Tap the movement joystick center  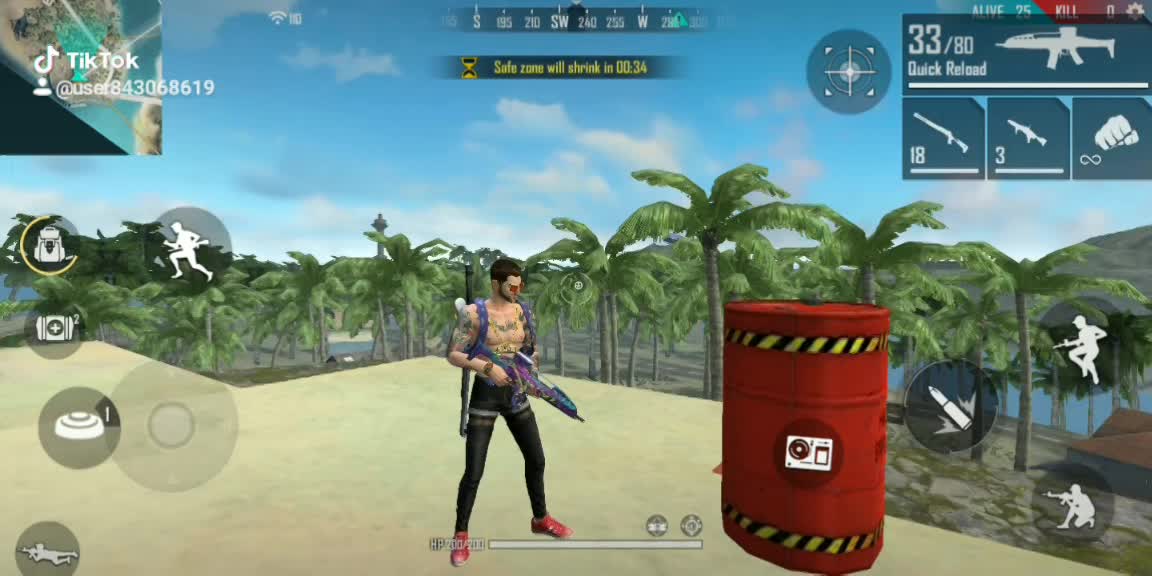(171, 426)
